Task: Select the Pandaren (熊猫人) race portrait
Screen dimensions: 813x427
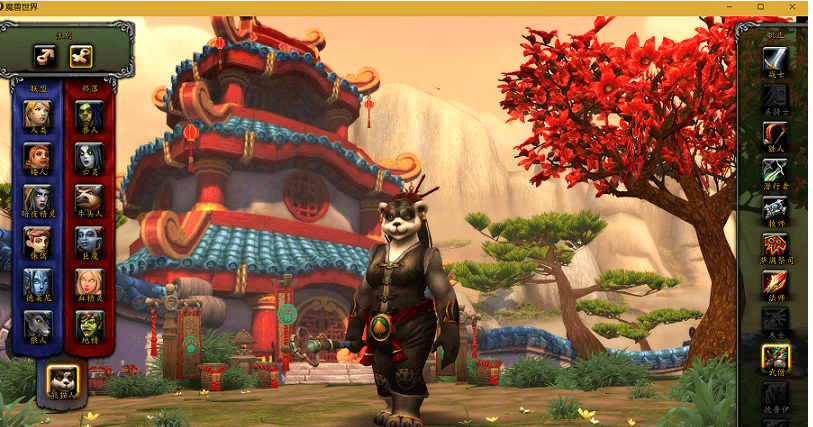Action: pos(63,379)
